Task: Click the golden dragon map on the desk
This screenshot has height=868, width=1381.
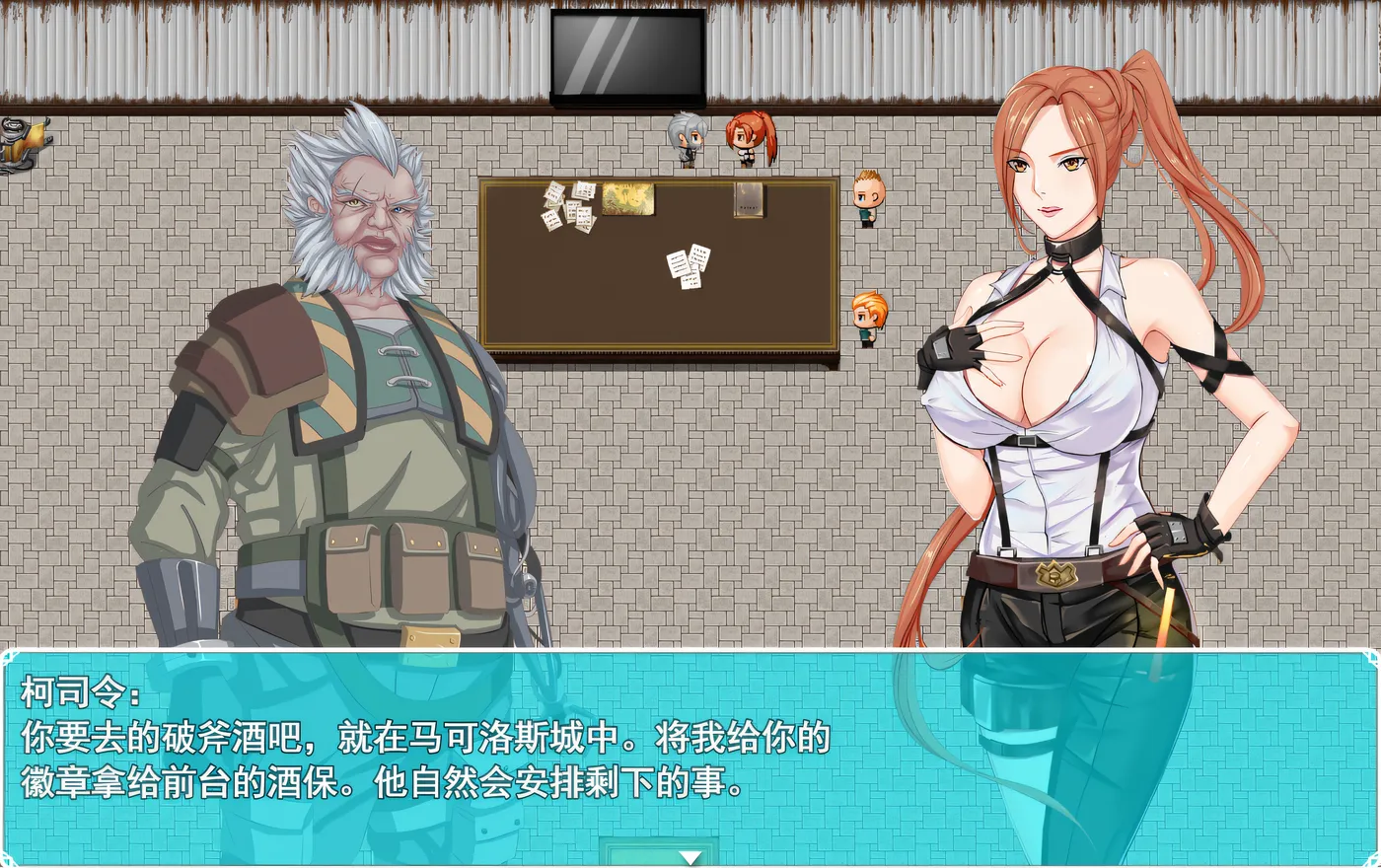Action: tap(628, 197)
